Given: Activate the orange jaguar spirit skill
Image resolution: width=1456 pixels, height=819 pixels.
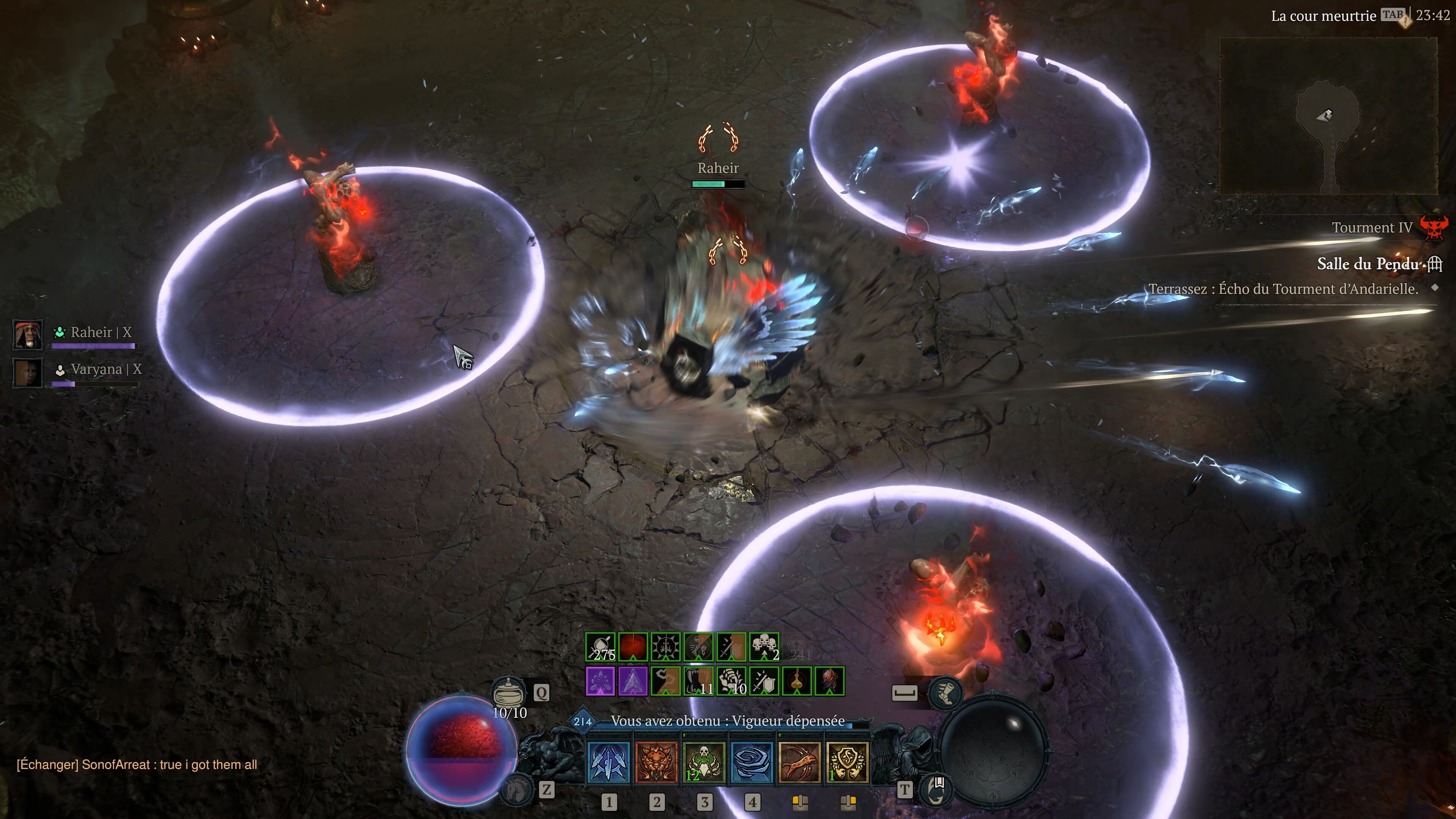Looking at the screenshot, I should click(656, 762).
